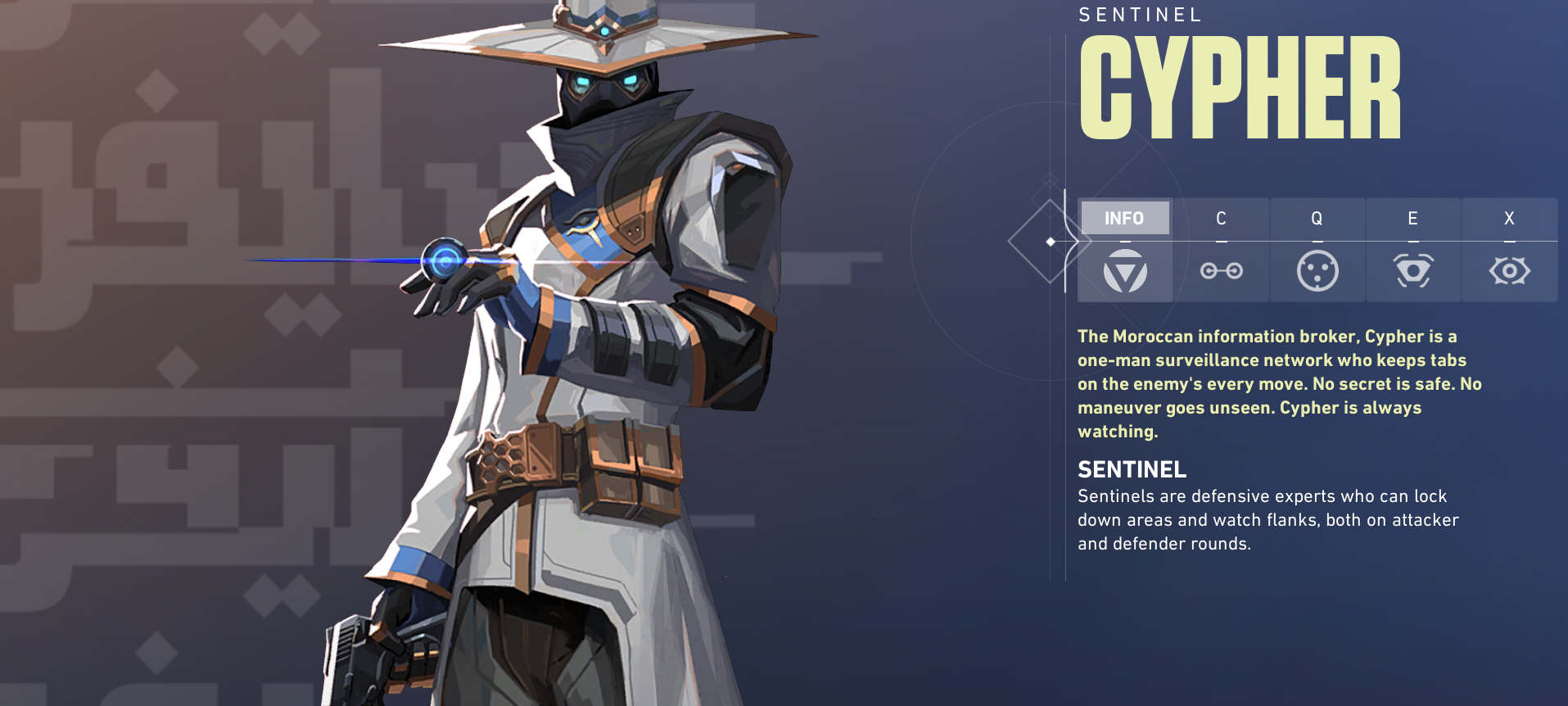The height and width of the screenshot is (706, 1568).
Task: Switch to the INFO tab
Action: point(1125,218)
